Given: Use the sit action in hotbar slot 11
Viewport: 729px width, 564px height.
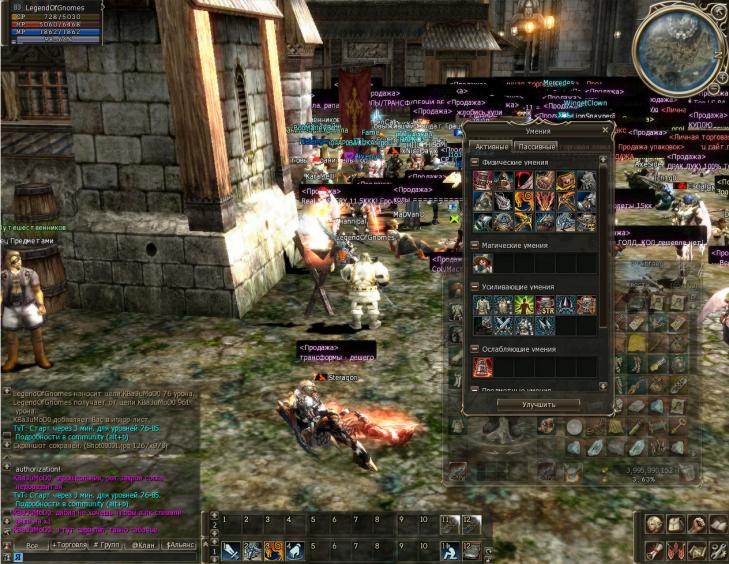Looking at the screenshot, I should point(451,550).
